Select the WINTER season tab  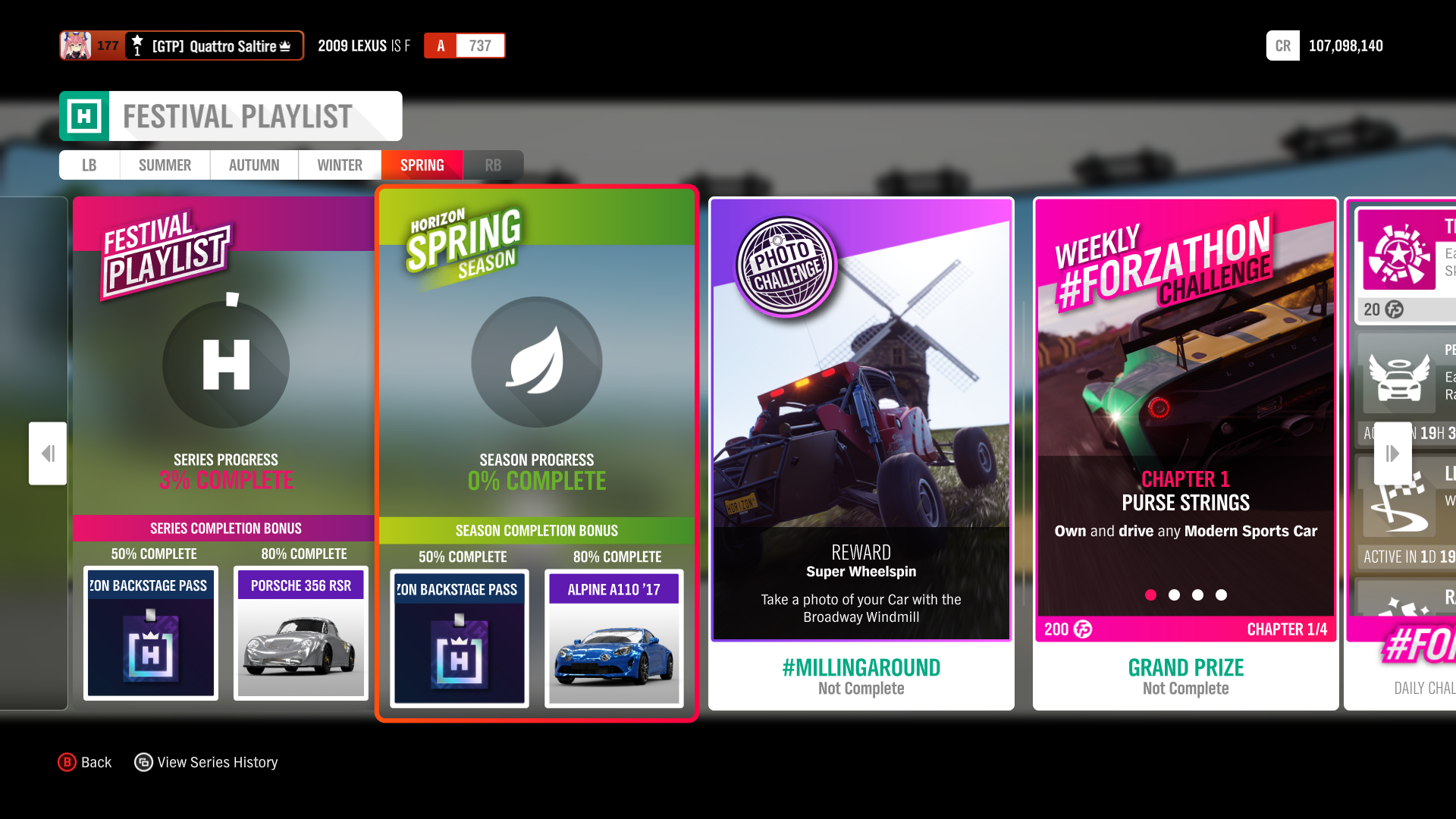click(339, 165)
